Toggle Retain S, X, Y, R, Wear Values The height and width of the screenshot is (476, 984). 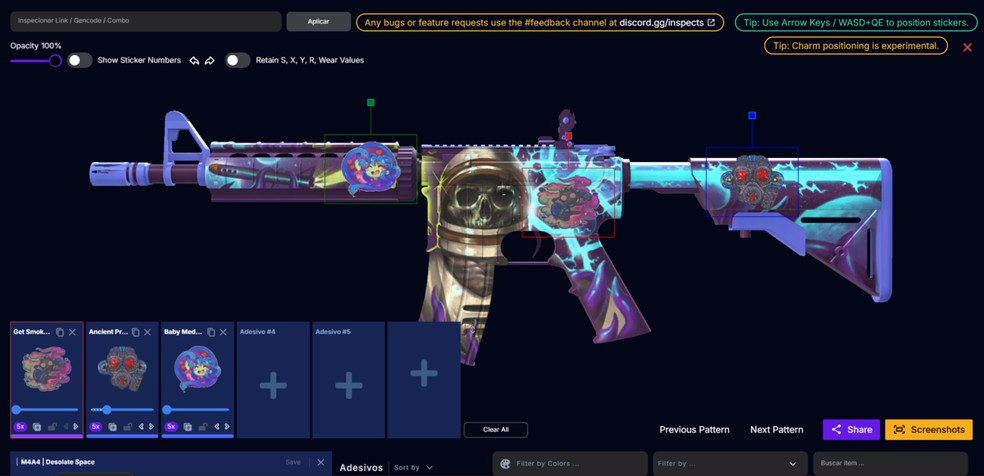click(x=237, y=60)
